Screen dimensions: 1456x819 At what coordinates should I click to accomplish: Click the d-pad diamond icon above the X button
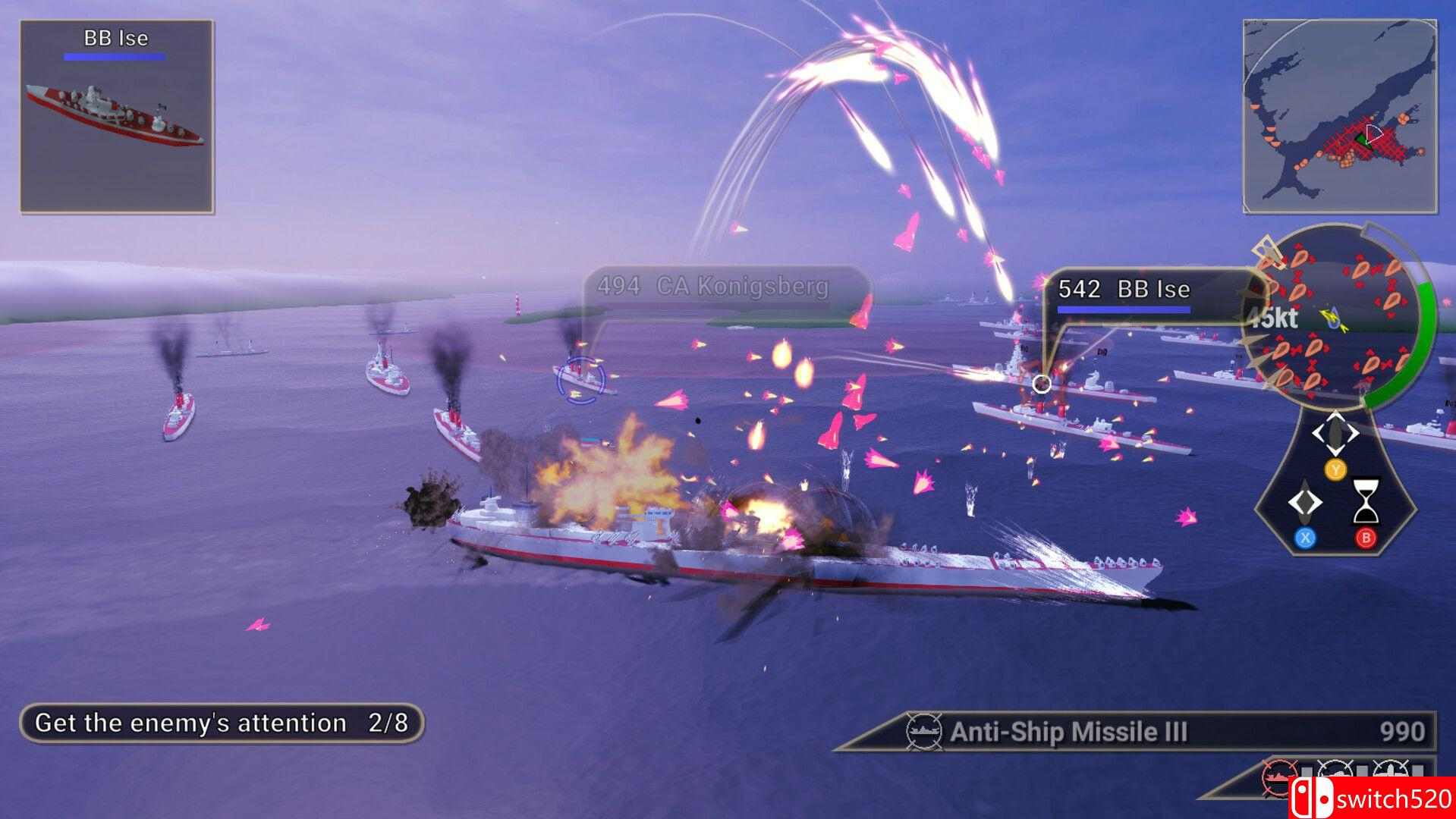coord(1305,500)
